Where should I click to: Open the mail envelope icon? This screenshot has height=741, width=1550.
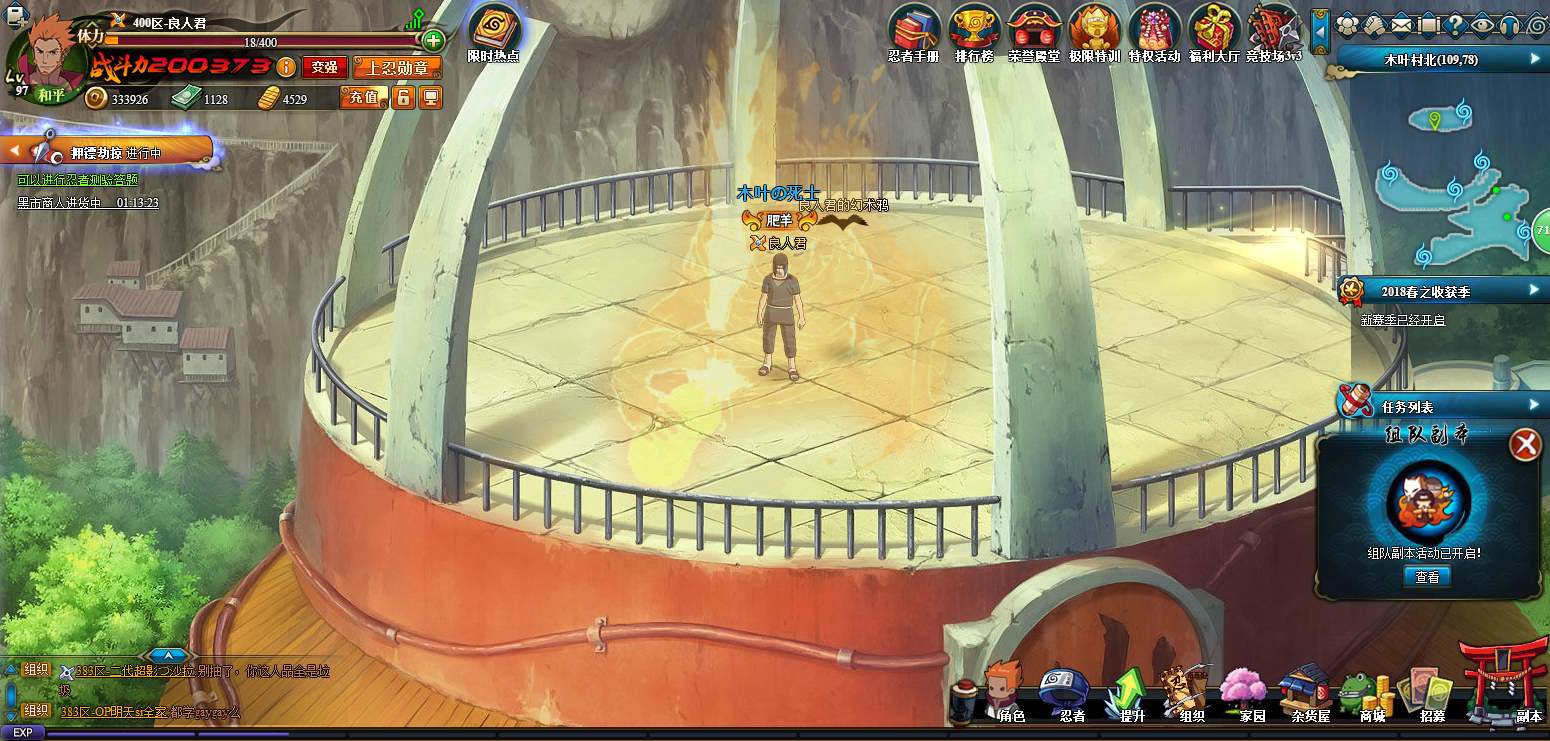1399,23
